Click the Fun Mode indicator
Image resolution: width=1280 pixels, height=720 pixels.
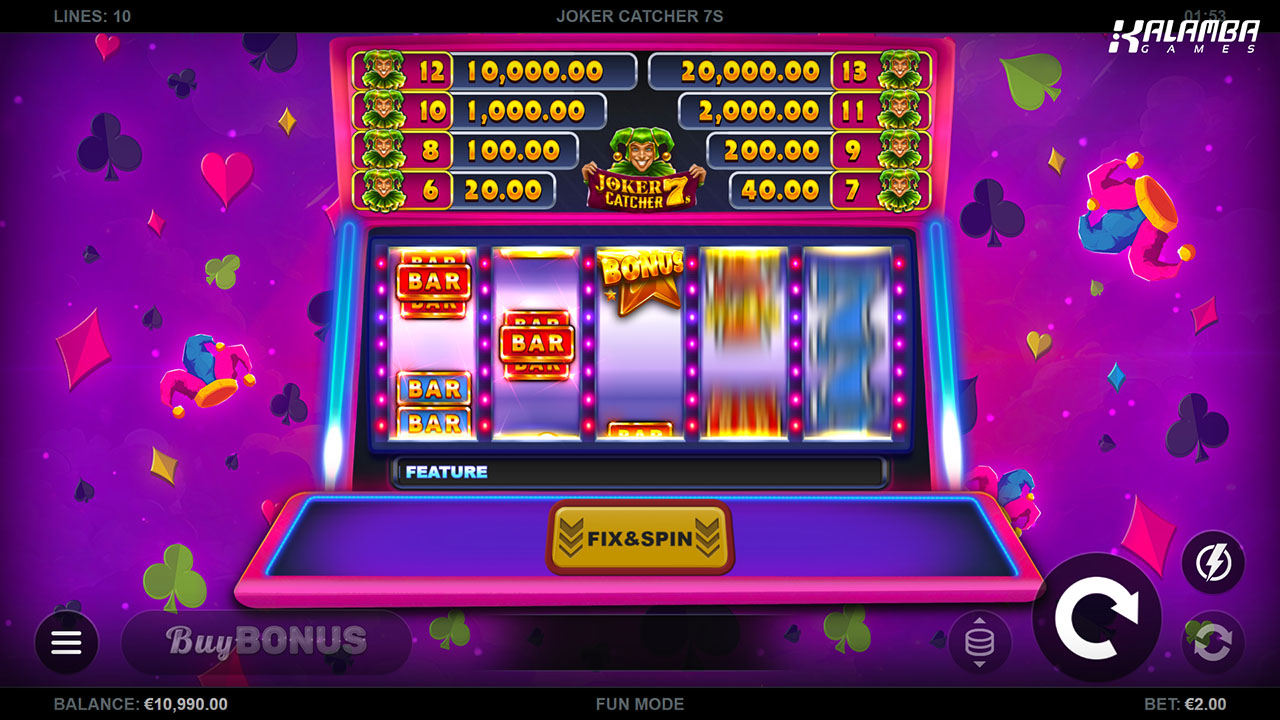pyautogui.click(x=640, y=704)
